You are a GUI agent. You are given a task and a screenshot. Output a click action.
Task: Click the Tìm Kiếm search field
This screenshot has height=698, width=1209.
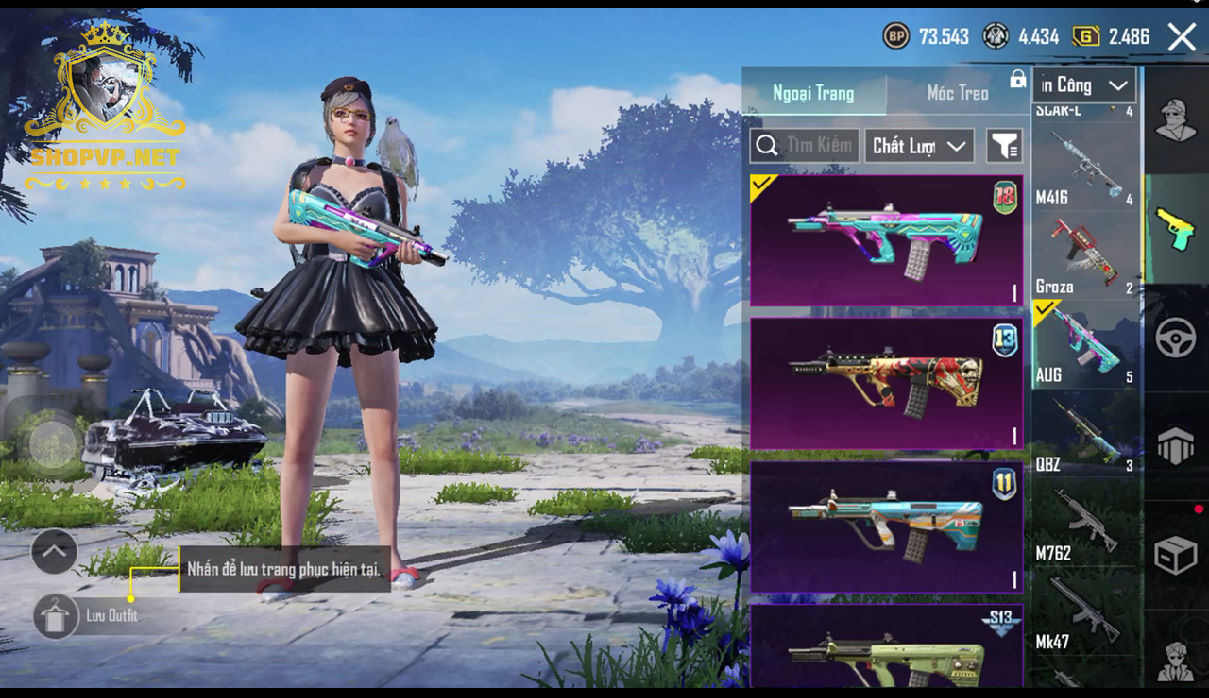(804, 146)
